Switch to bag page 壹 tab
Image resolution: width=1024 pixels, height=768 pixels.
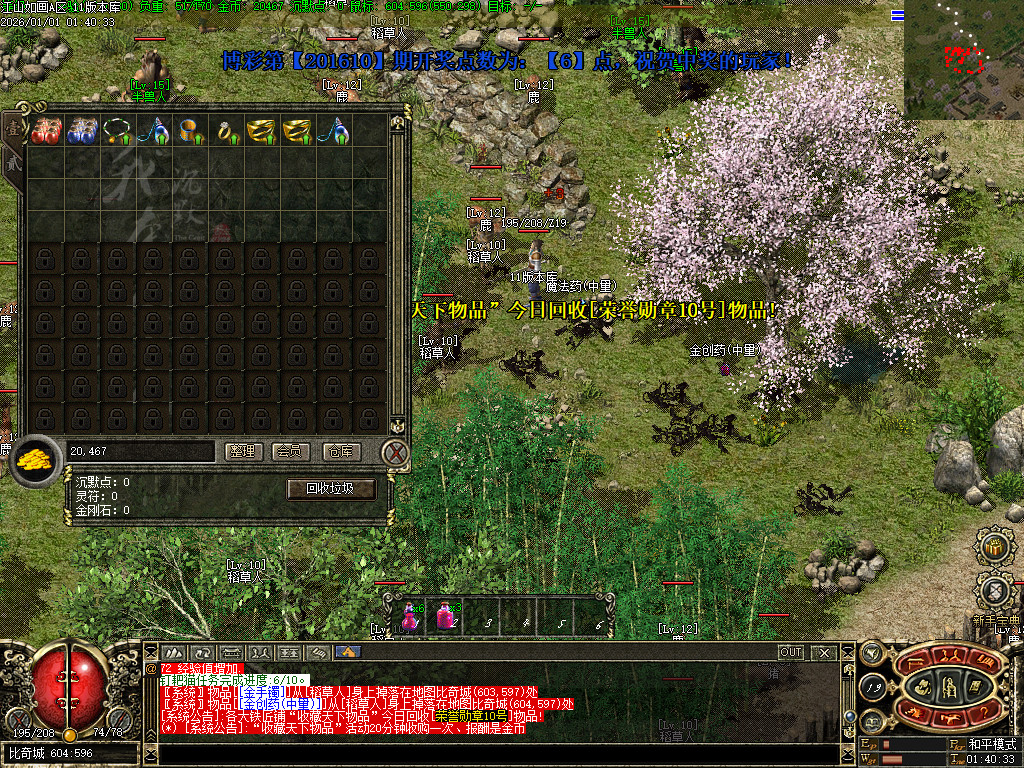[x=12, y=128]
